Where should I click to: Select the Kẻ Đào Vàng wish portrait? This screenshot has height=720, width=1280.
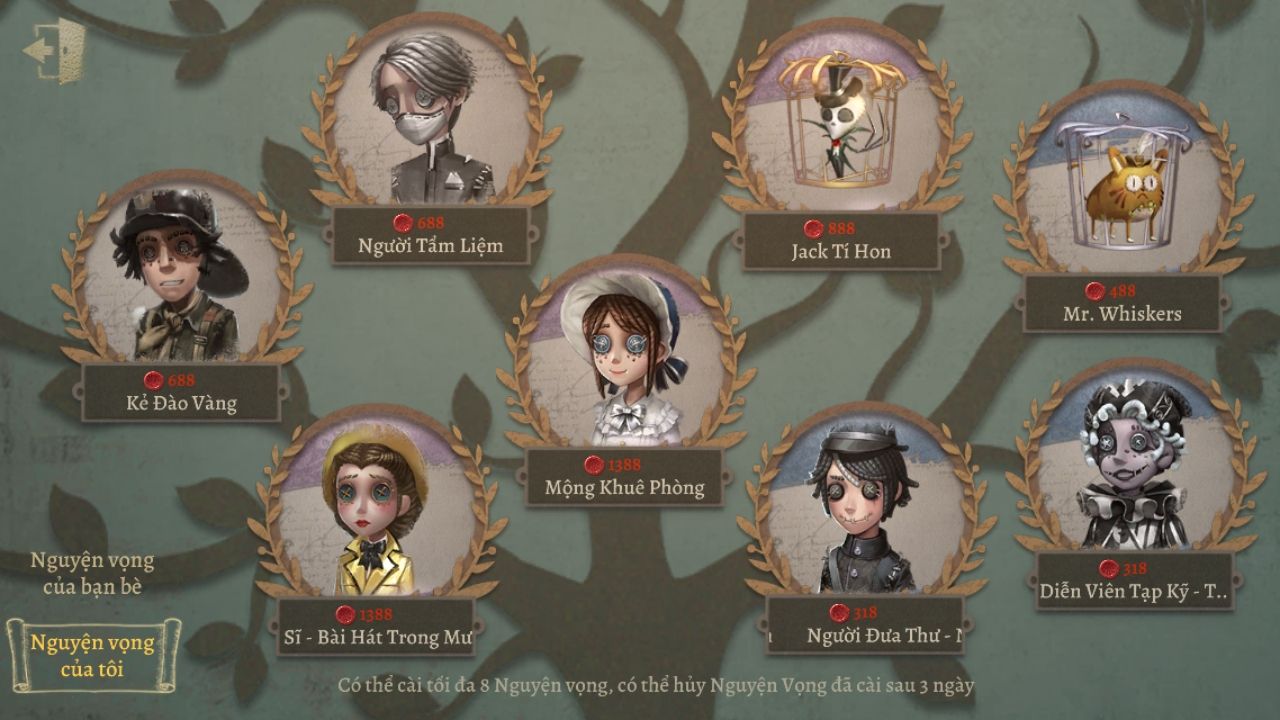pos(182,272)
